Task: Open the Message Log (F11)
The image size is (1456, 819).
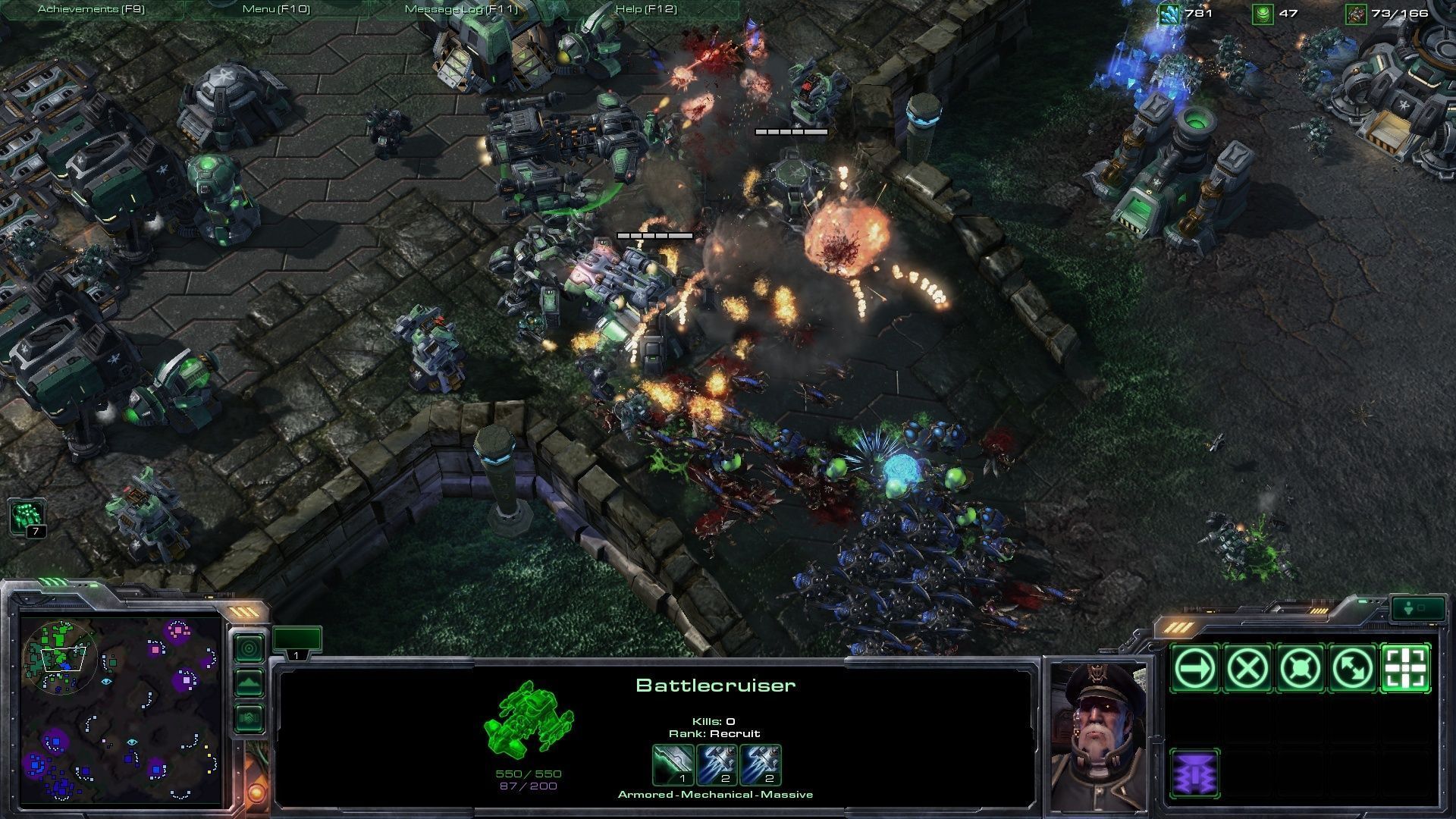Action: [x=461, y=9]
